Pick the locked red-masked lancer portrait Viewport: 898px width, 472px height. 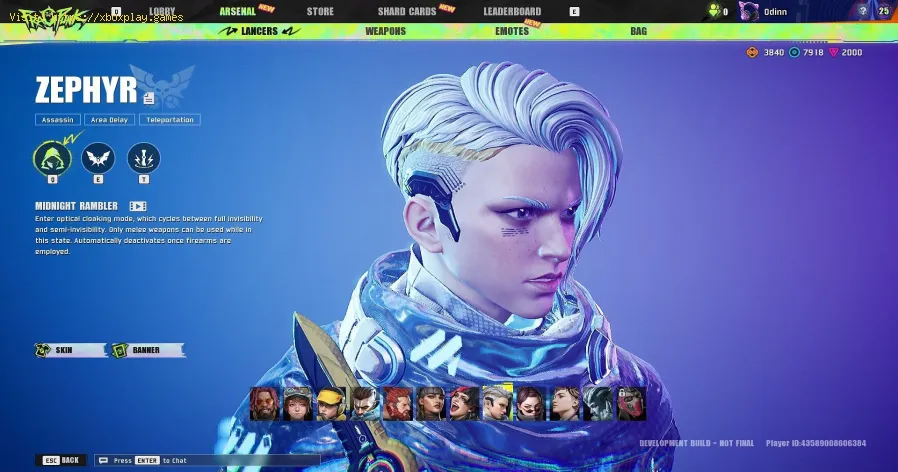[631, 403]
